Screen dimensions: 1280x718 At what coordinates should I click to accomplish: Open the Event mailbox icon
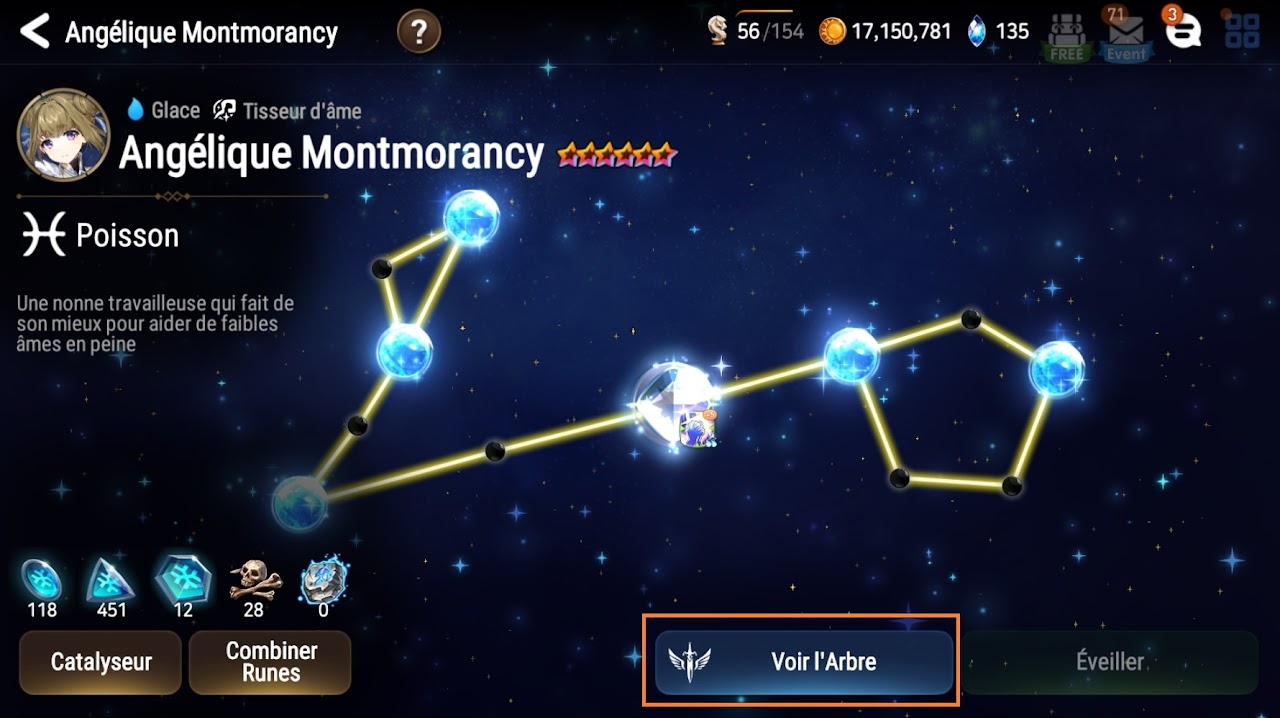pyautogui.click(x=1126, y=36)
